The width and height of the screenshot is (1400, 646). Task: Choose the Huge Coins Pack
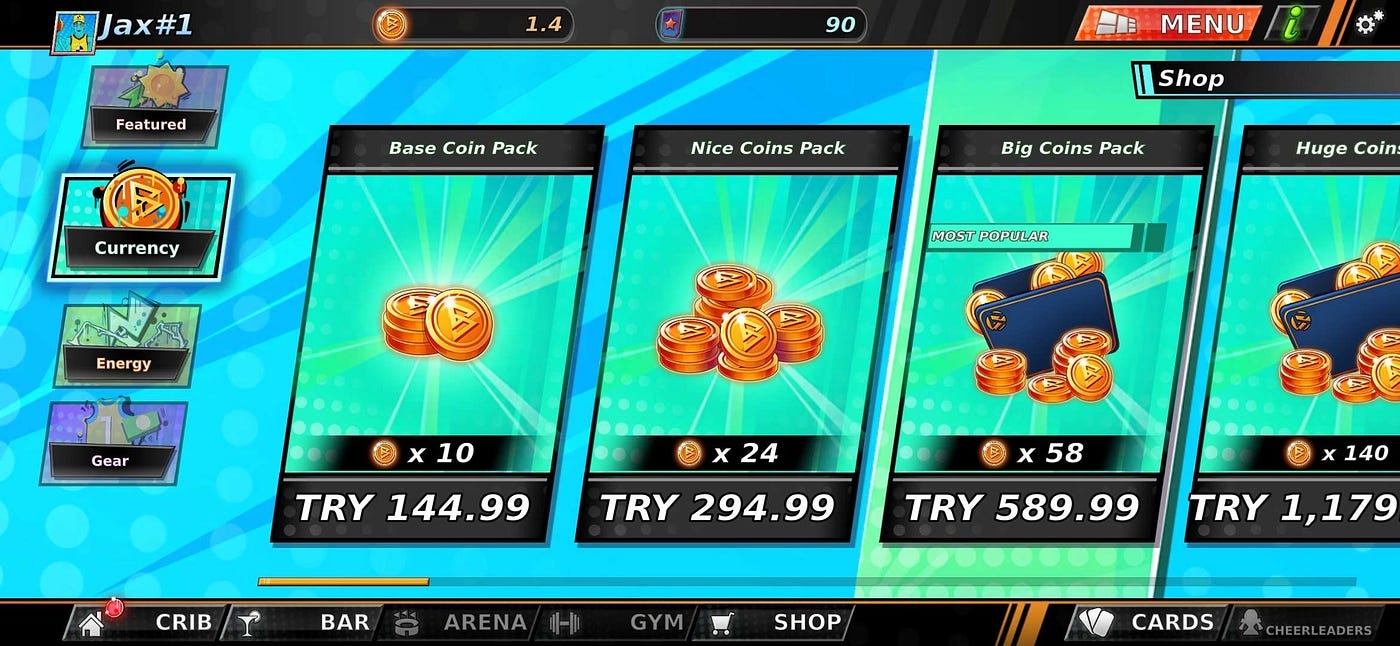point(1310,335)
